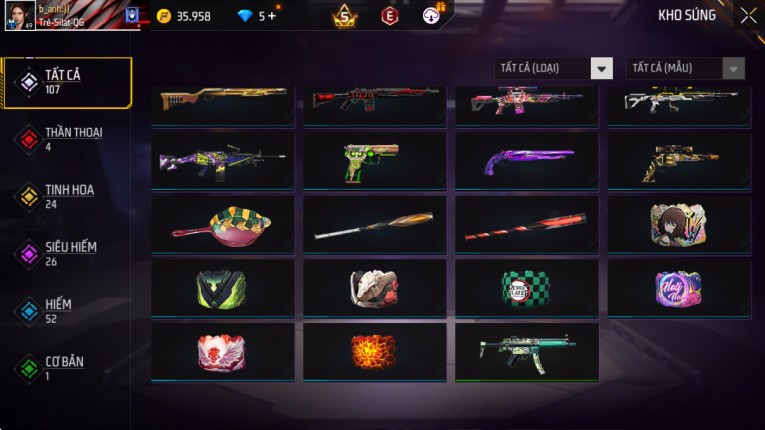Viewport: 765px width, 430px height.
Task: Open the Tất Cả (Mẫu) dropdown
Action: pos(685,68)
